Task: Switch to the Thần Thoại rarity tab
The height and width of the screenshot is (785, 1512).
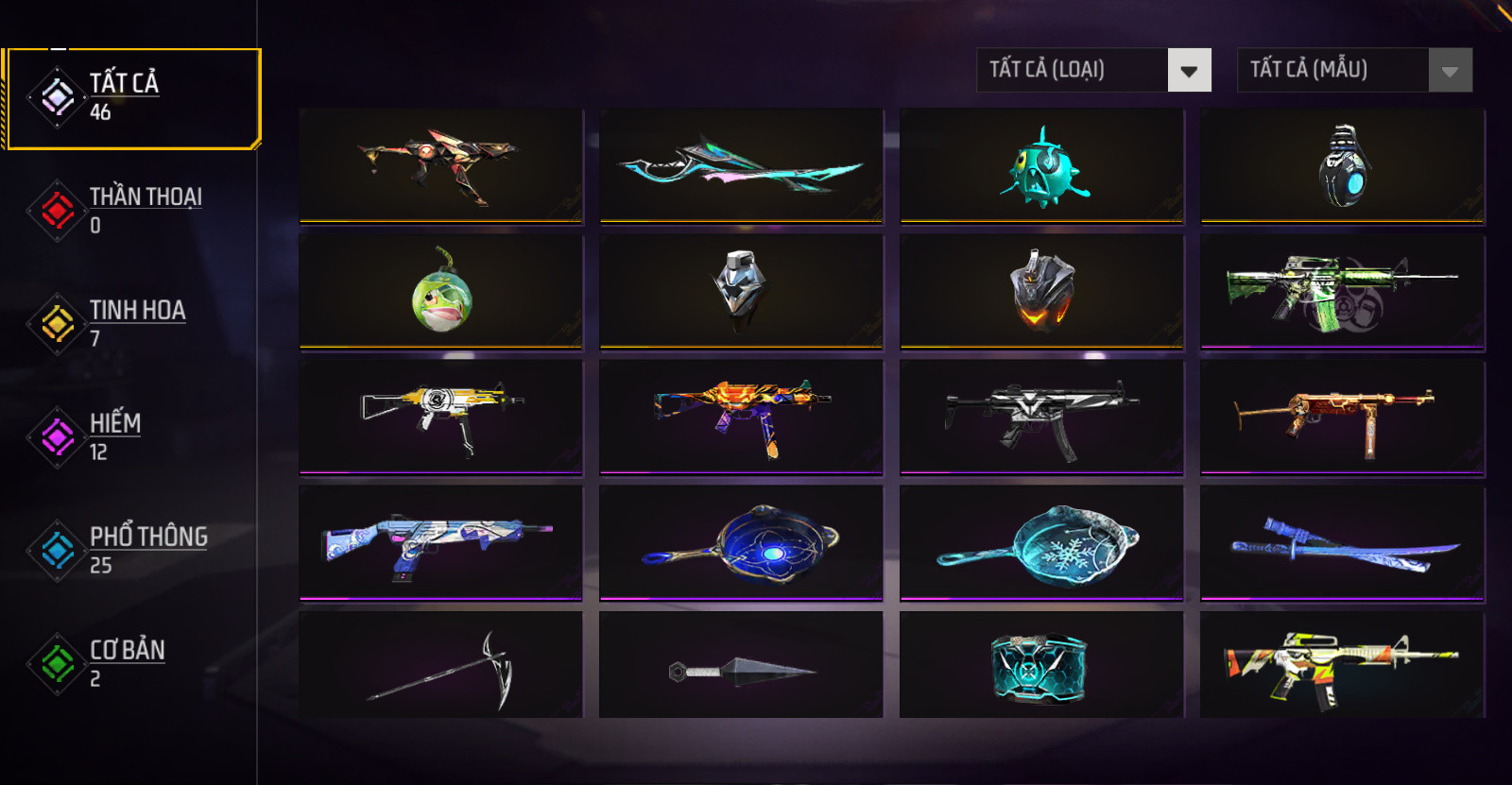Action: pos(132,210)
